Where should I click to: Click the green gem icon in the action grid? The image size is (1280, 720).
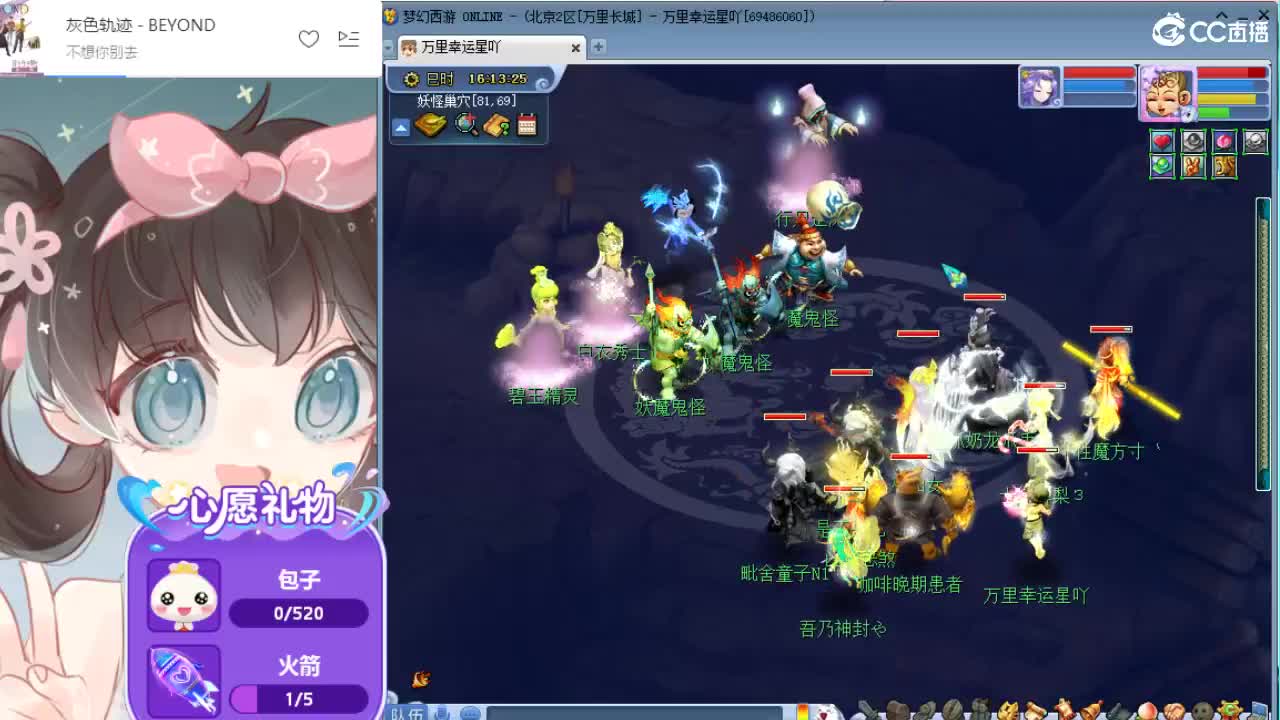click(x=1162, y=166)
